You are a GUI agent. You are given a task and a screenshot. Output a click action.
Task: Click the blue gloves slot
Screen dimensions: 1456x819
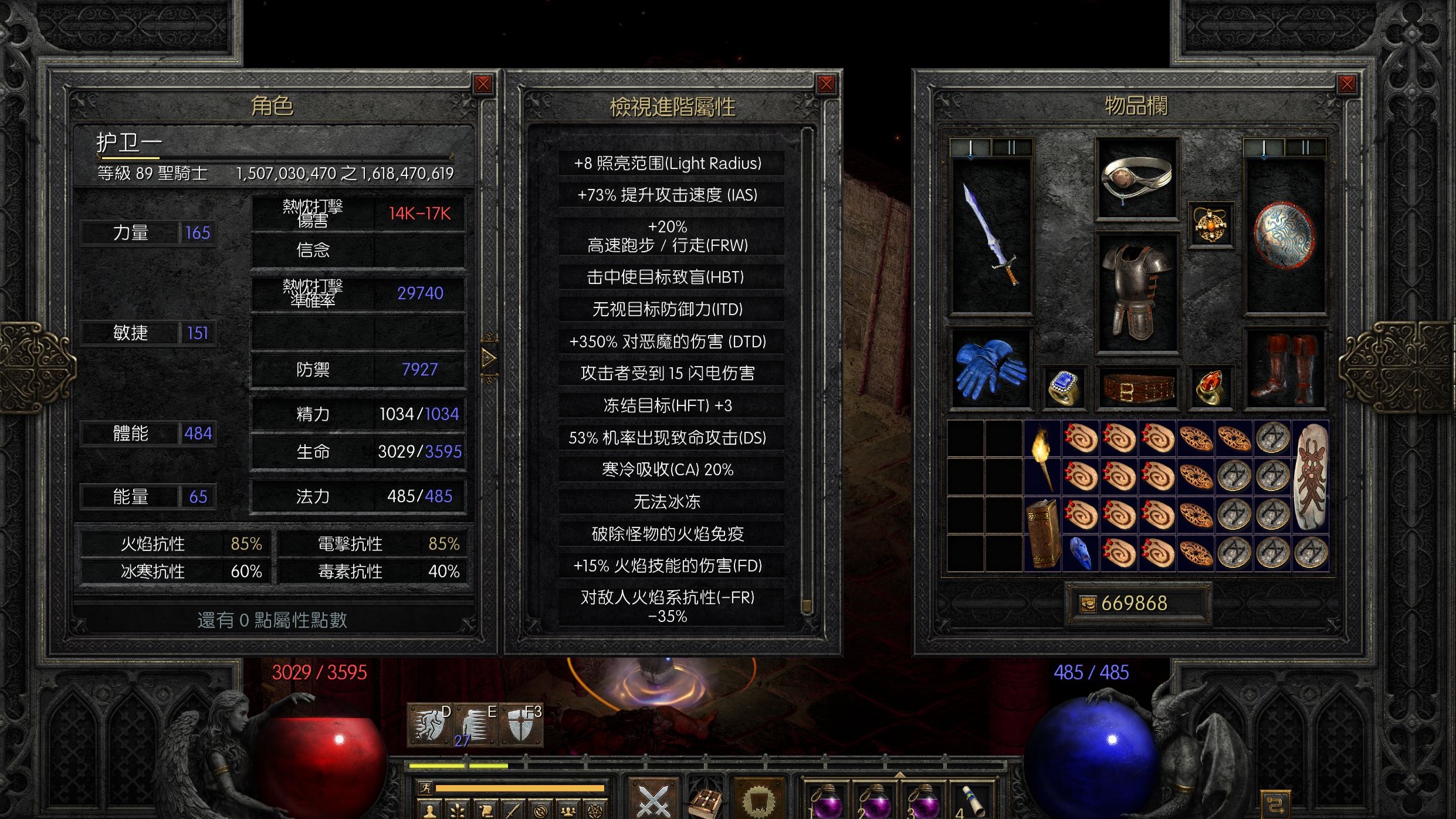click(990, 368)
